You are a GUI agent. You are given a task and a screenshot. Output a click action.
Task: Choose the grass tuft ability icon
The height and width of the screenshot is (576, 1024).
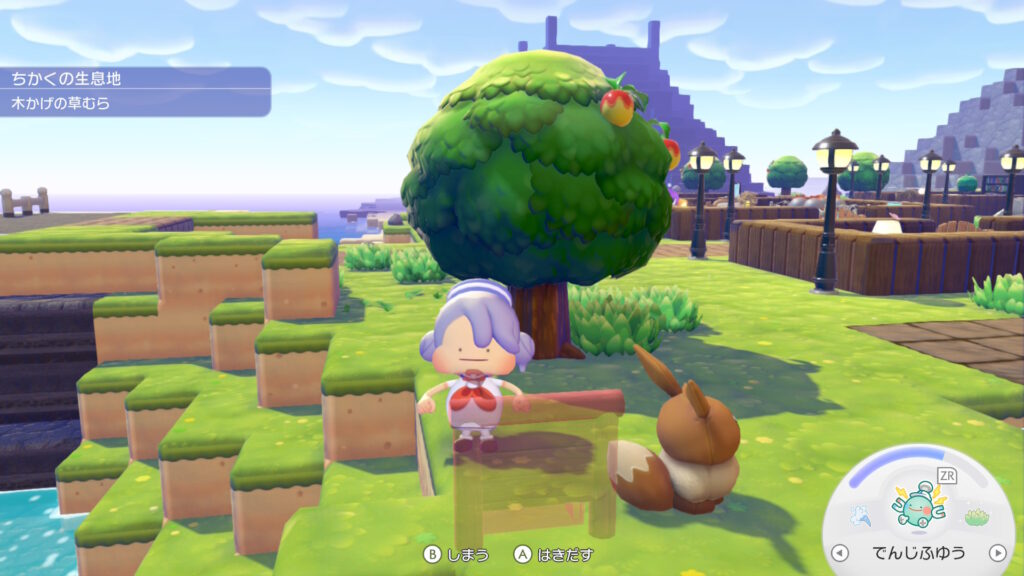(x=976, y=516)
